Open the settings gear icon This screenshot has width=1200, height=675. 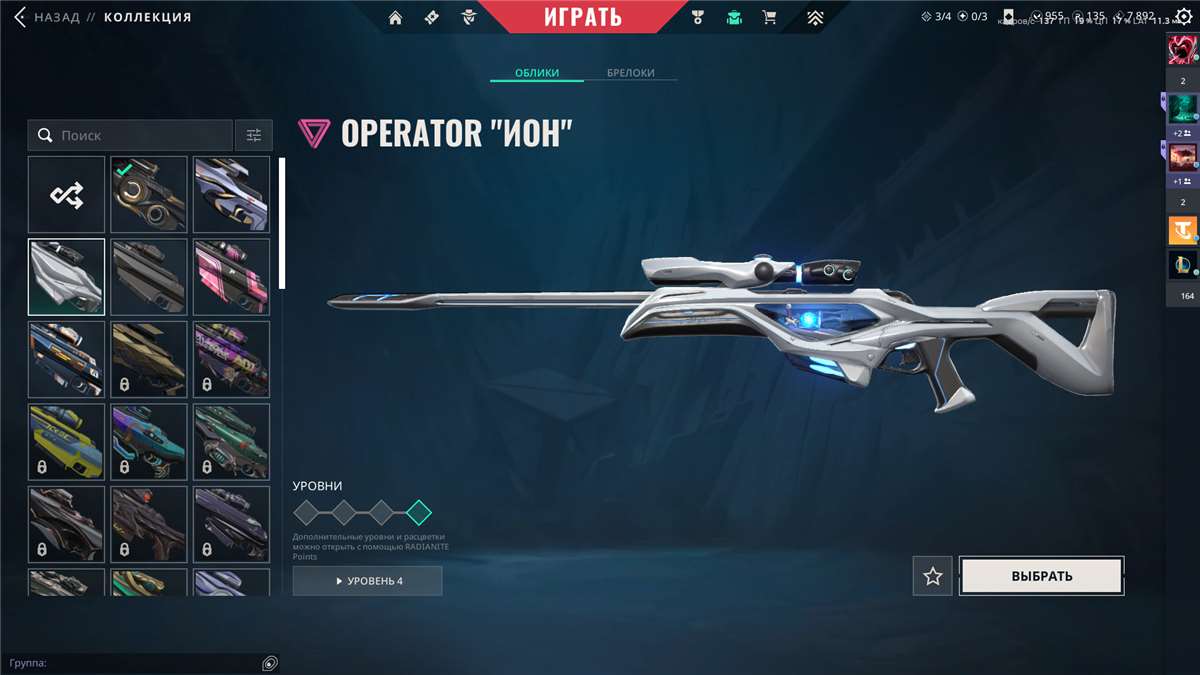point(1184,17)
